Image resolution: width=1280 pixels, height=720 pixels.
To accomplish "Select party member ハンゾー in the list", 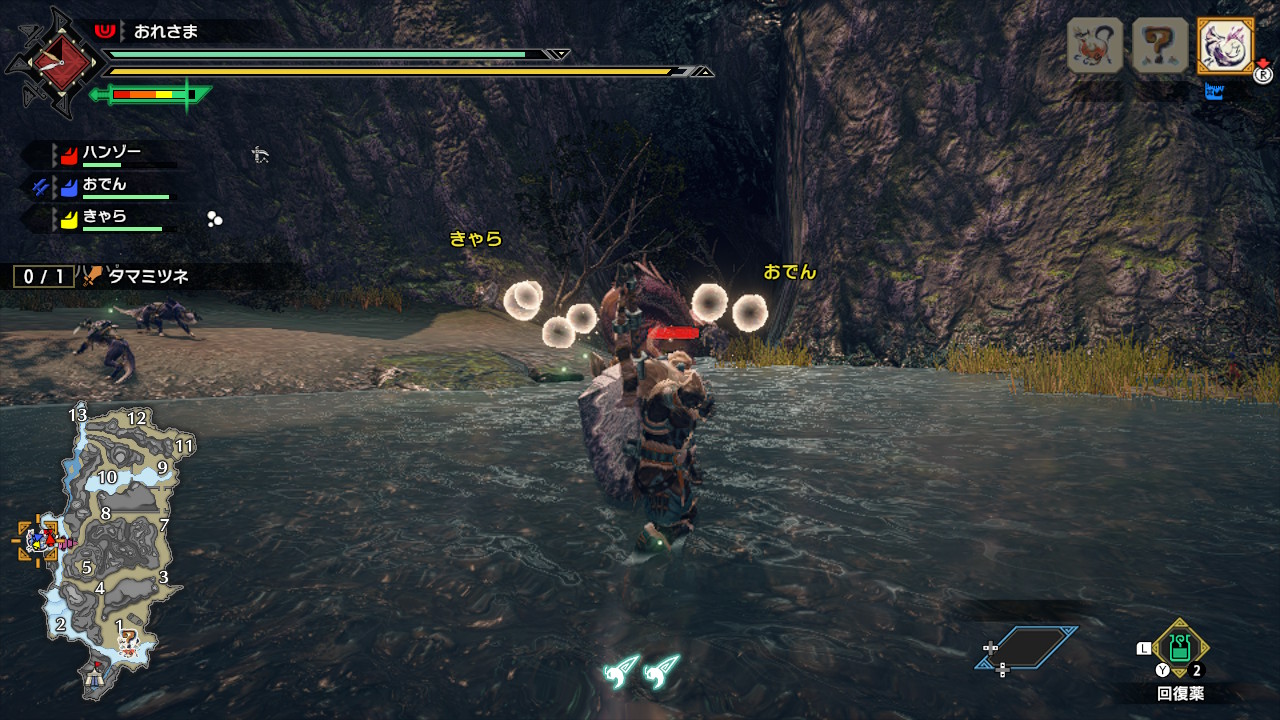I will tap(111, 153).
